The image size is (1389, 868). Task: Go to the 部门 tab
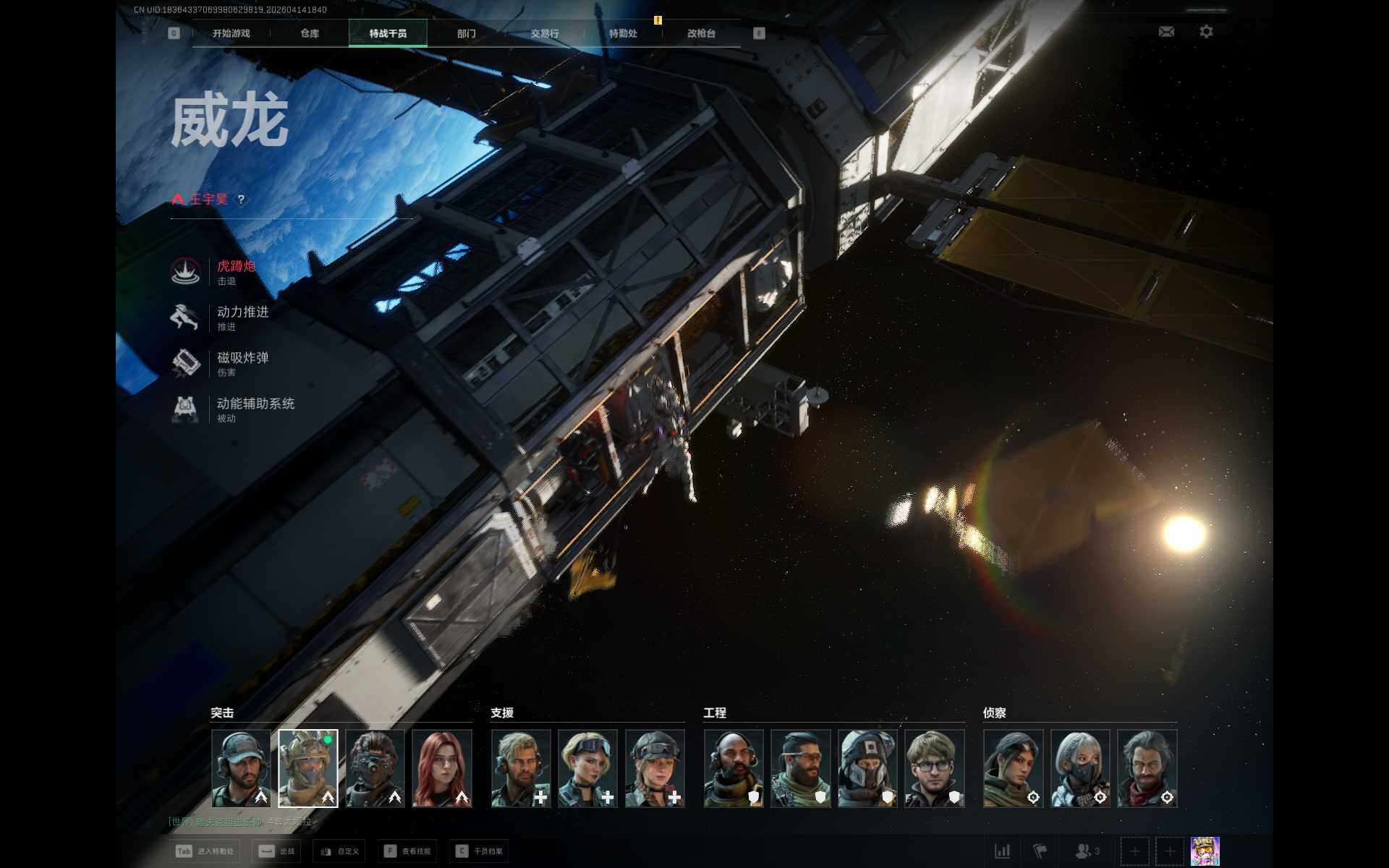(466, 33)
